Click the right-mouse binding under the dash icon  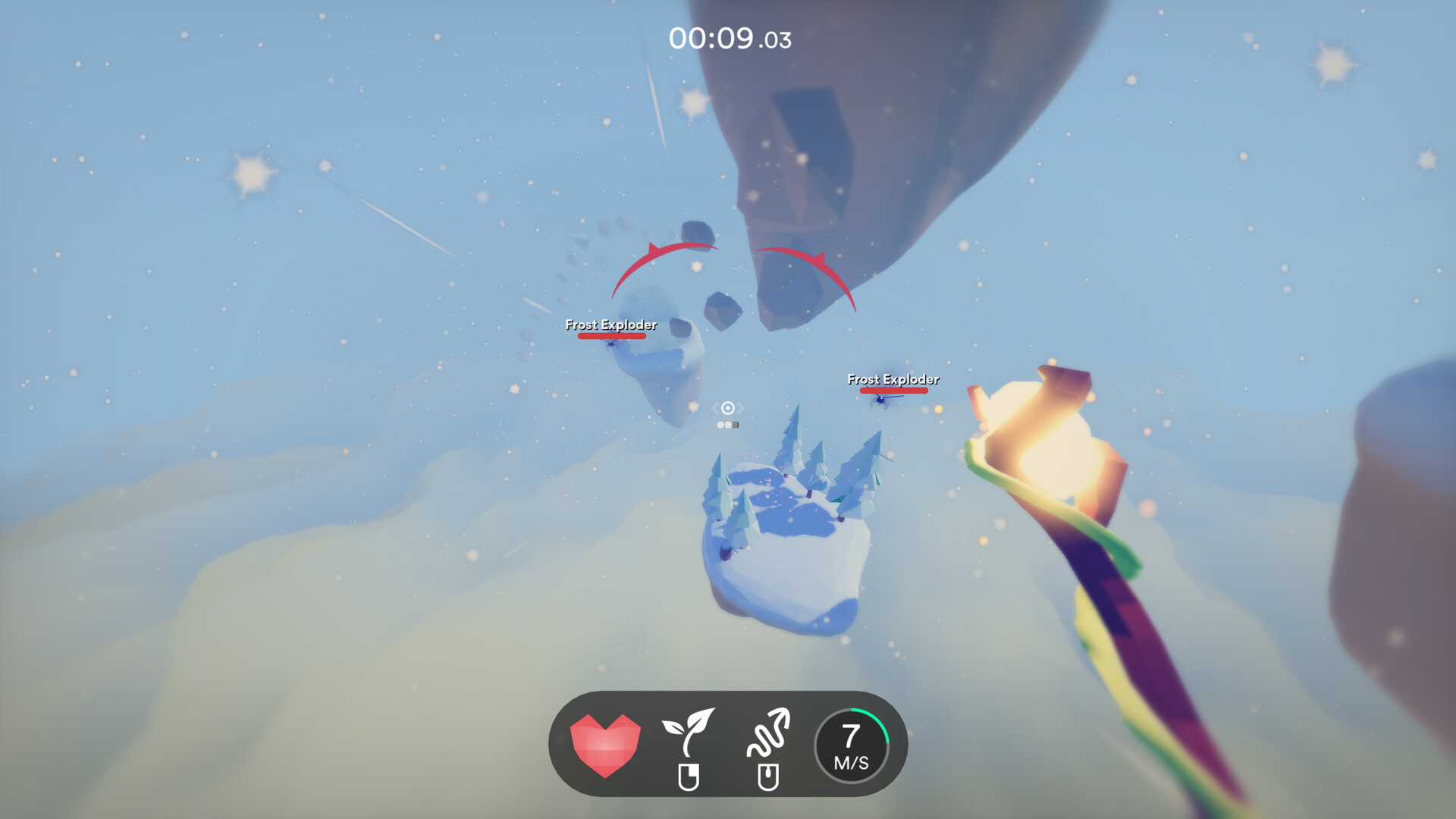(x=770, y=776)
